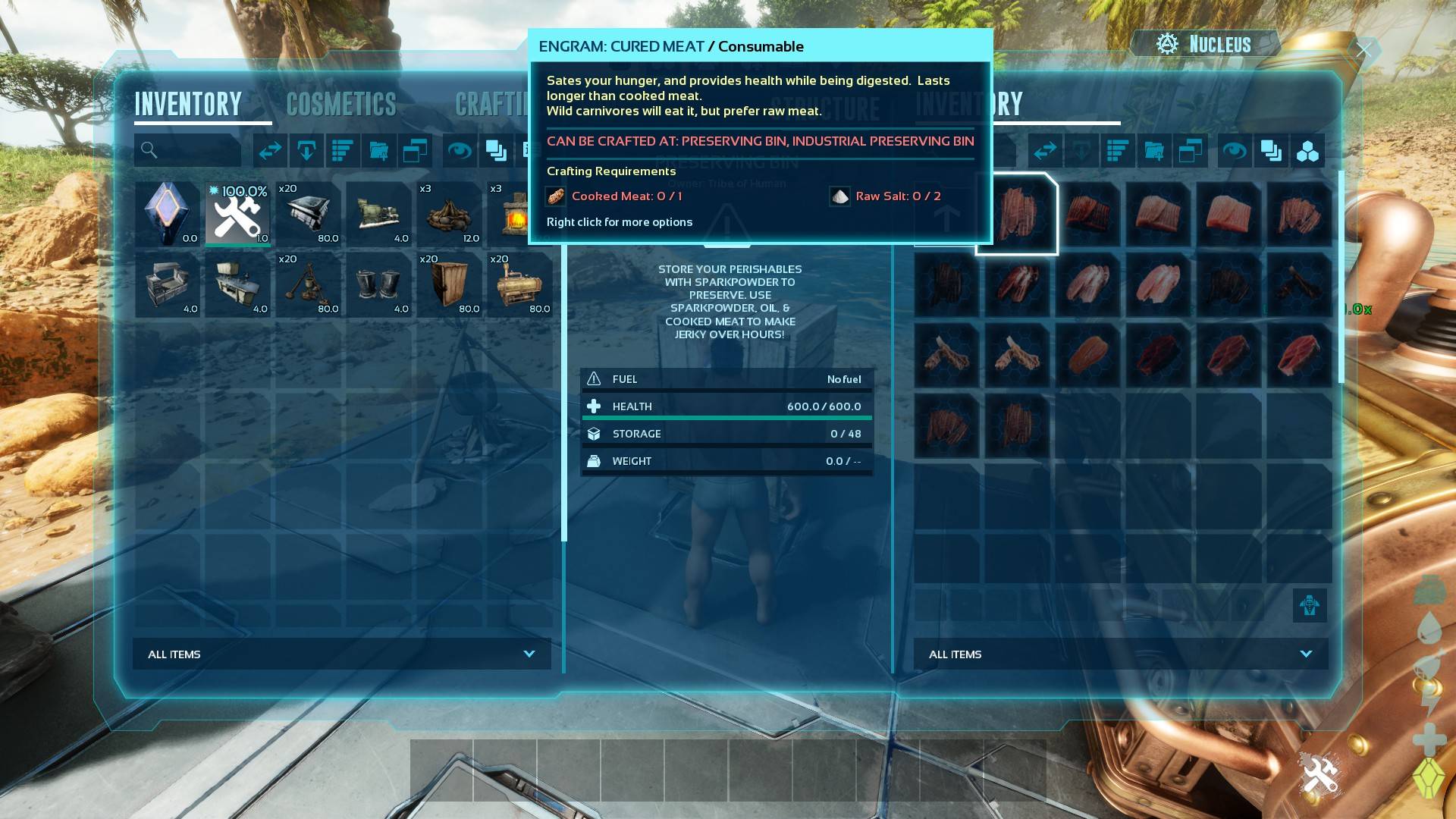Screen dimensions: 1456x819
Task: Select the cooking pot tripod stack
Action: coord(309,284)
